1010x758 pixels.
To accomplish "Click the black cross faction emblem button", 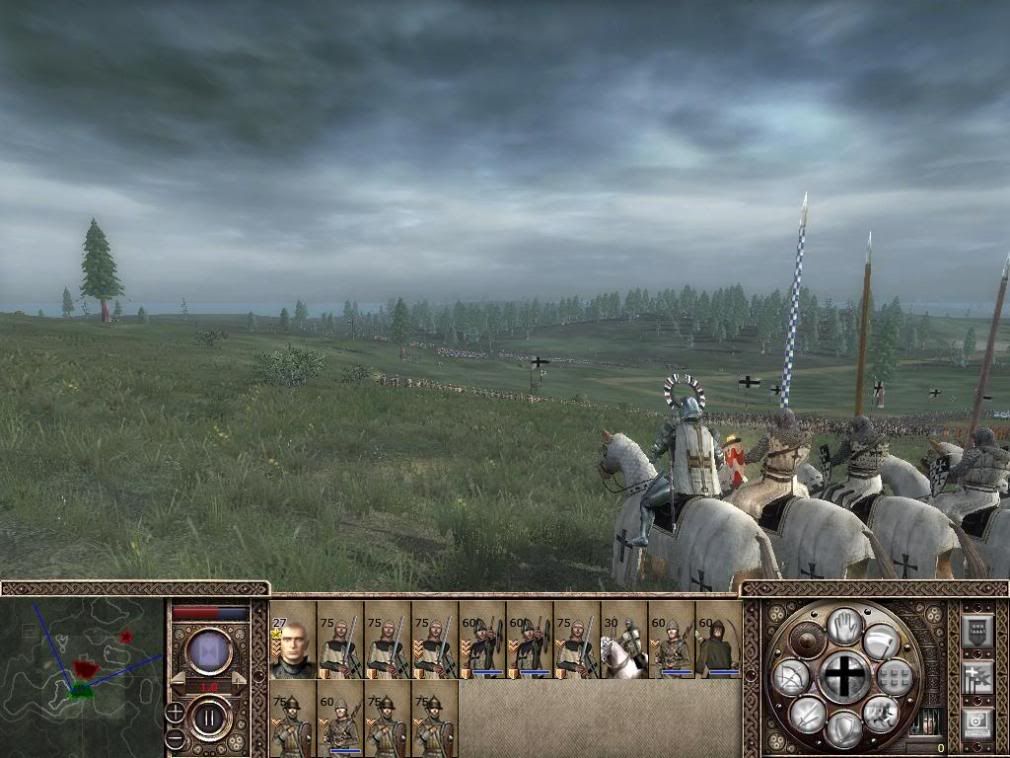I will point(845,677).
